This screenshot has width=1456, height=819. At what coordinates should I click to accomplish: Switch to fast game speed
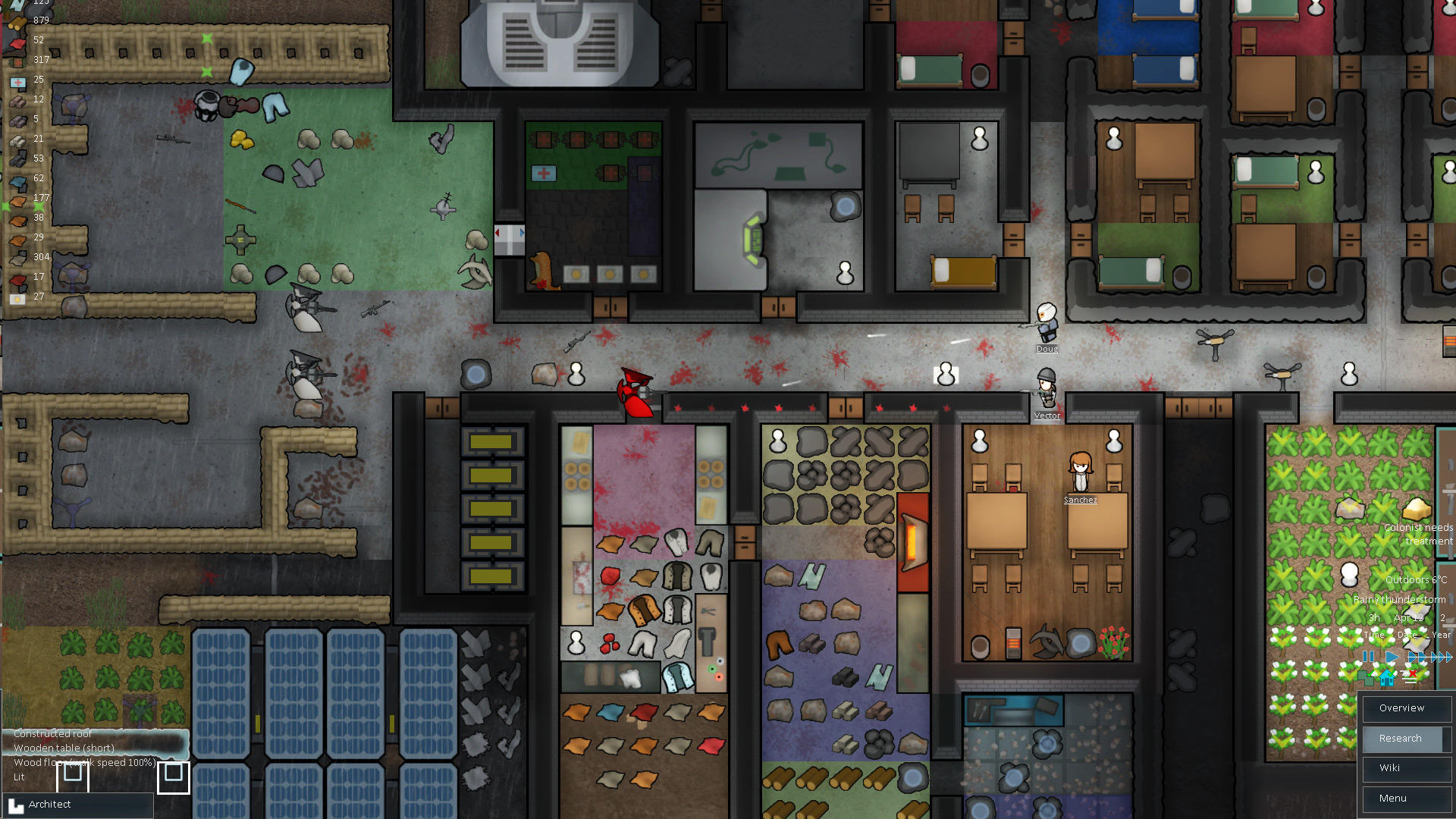[1415, 657]
